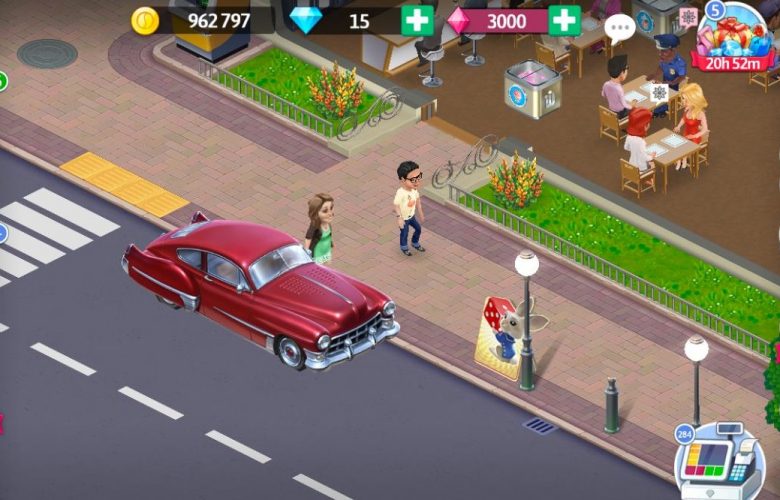Open the gift box offer with timer
Image resolution: width=780 pixels, height=500 pixels.
[x=736, y=38]
